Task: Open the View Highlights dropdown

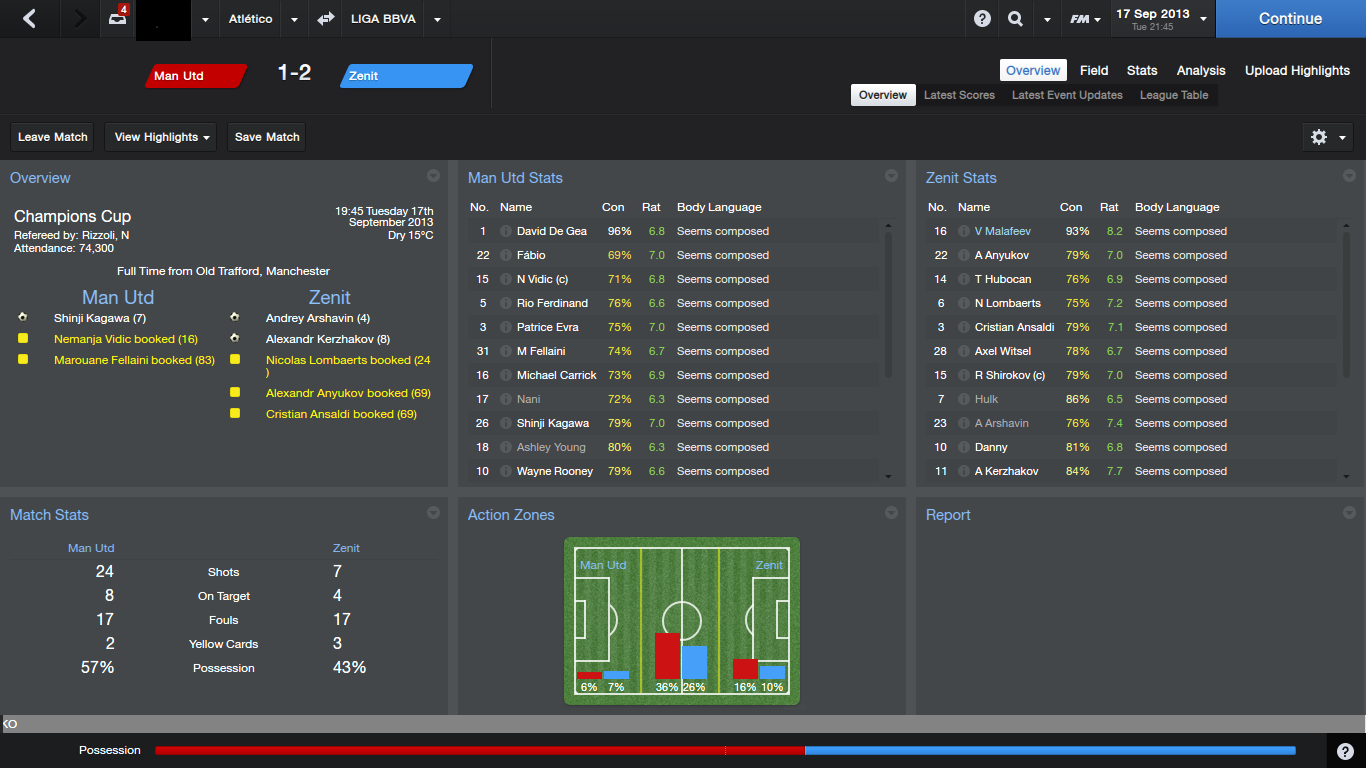Action: pyautogui.click(x=163, y=137)
